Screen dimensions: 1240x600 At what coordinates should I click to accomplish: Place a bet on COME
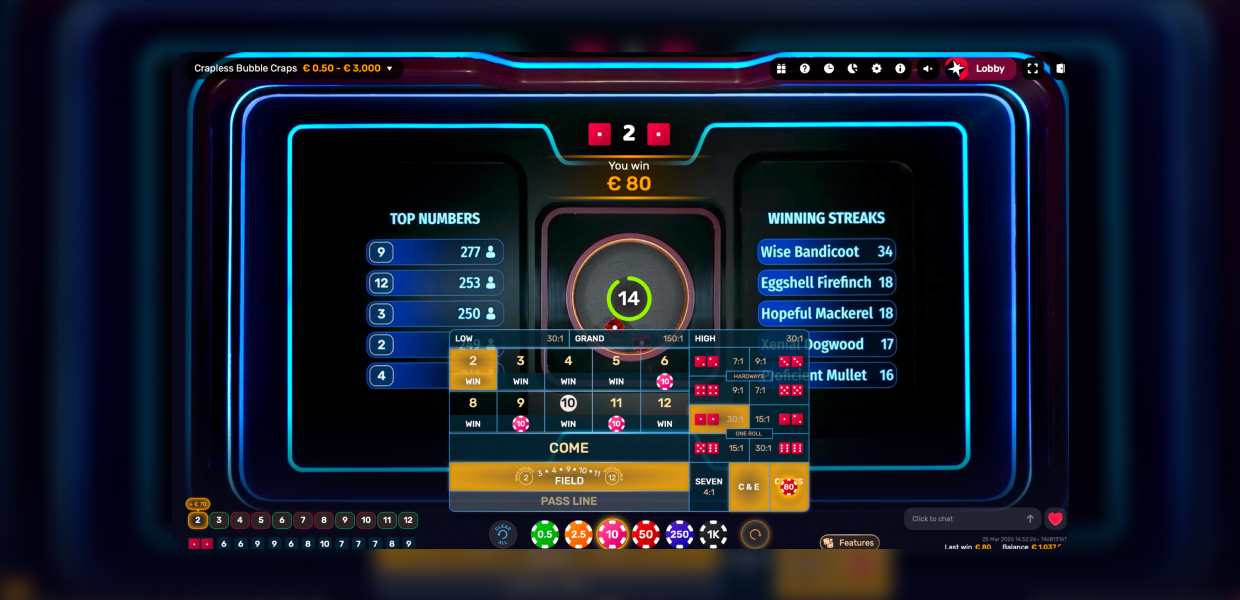point(568,448)
